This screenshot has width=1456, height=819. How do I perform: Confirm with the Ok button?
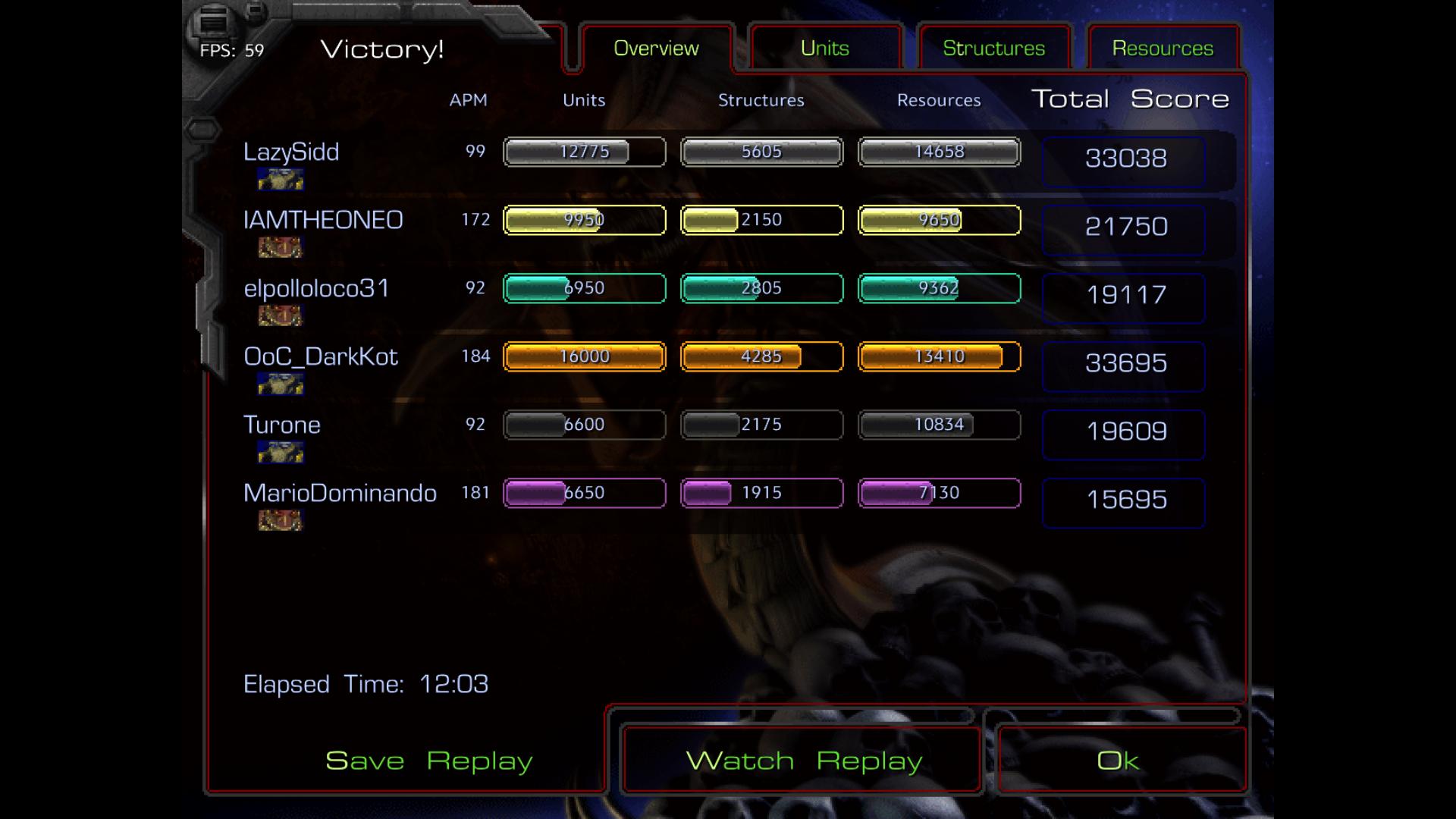coord(1118,761)
